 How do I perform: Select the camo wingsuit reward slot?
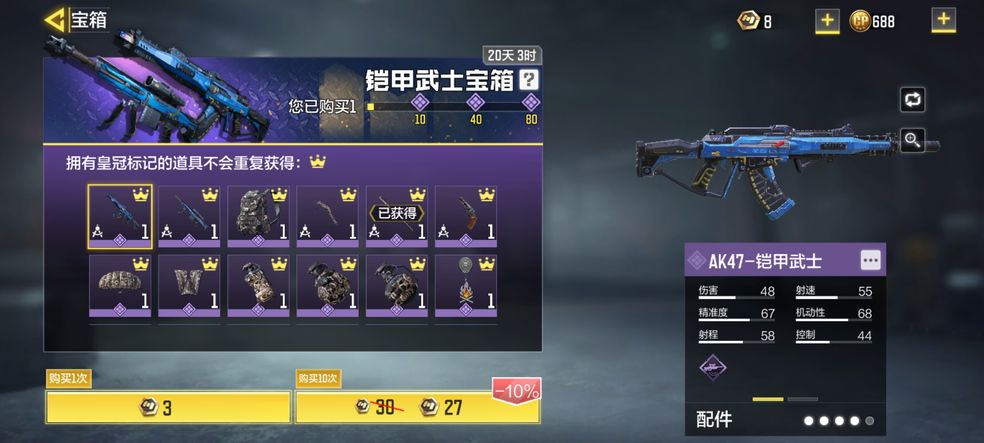(189, 287)
